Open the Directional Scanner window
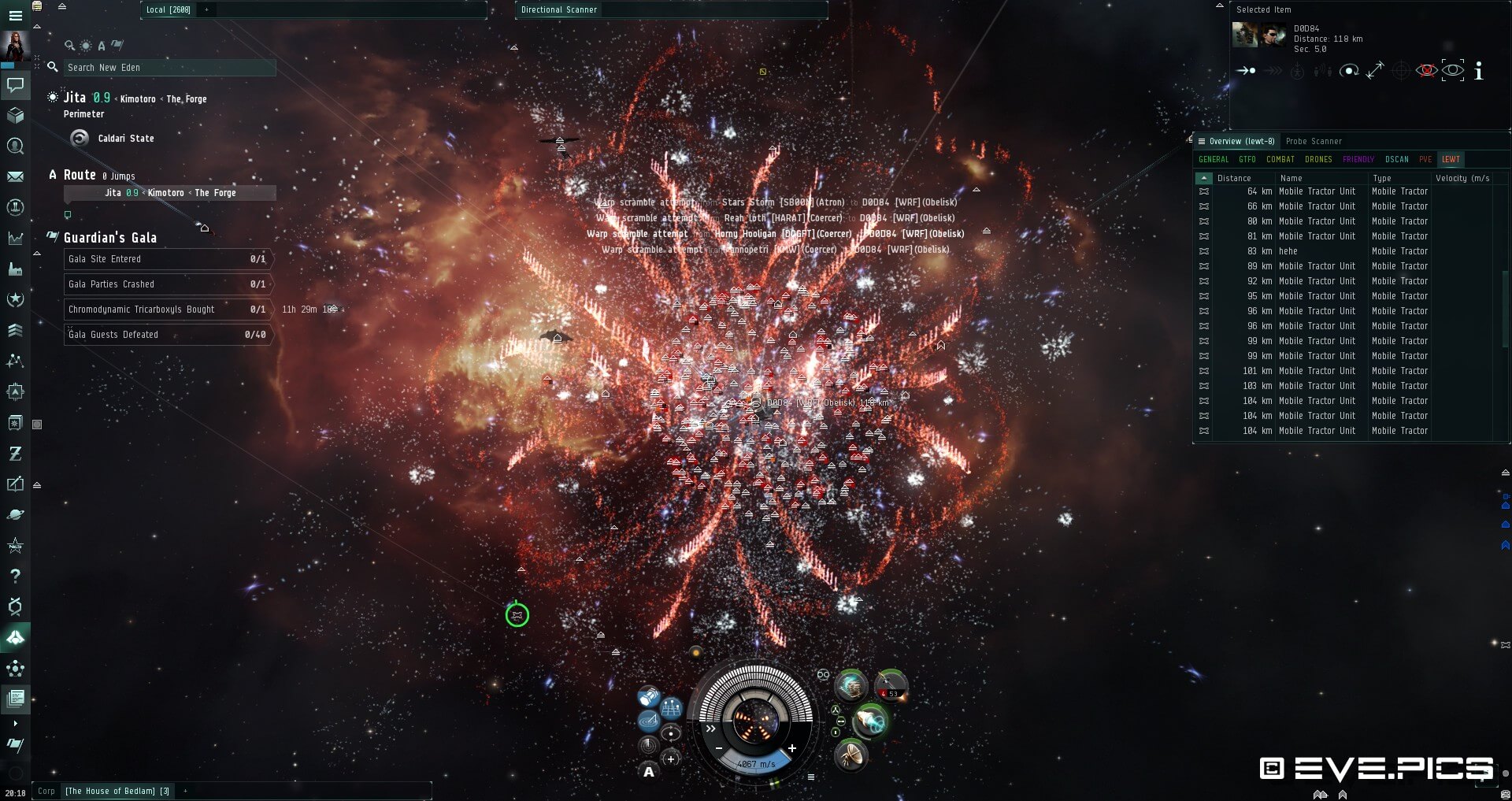The height and width of the screenshot is (801, 1512). click(559, 10)
